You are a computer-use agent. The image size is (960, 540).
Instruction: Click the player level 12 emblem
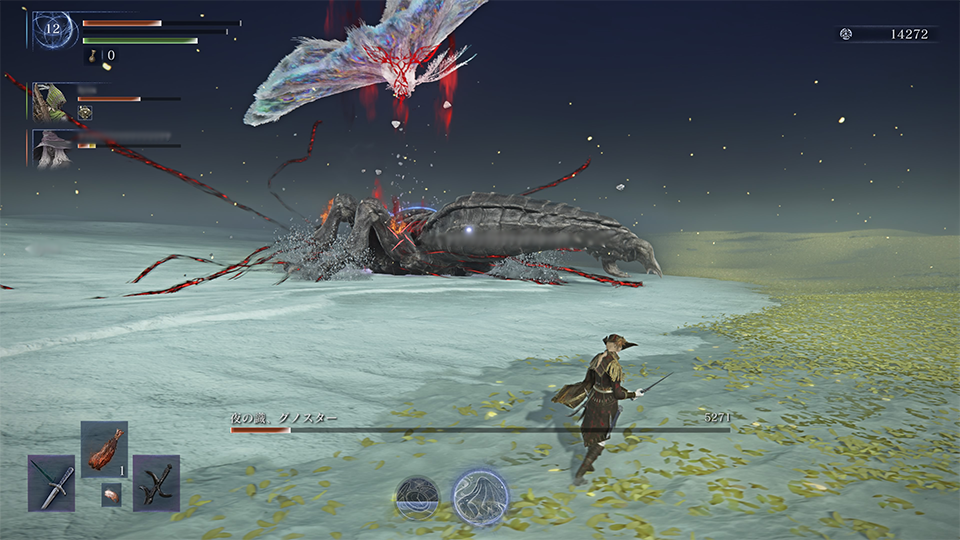tap(53, 30)
